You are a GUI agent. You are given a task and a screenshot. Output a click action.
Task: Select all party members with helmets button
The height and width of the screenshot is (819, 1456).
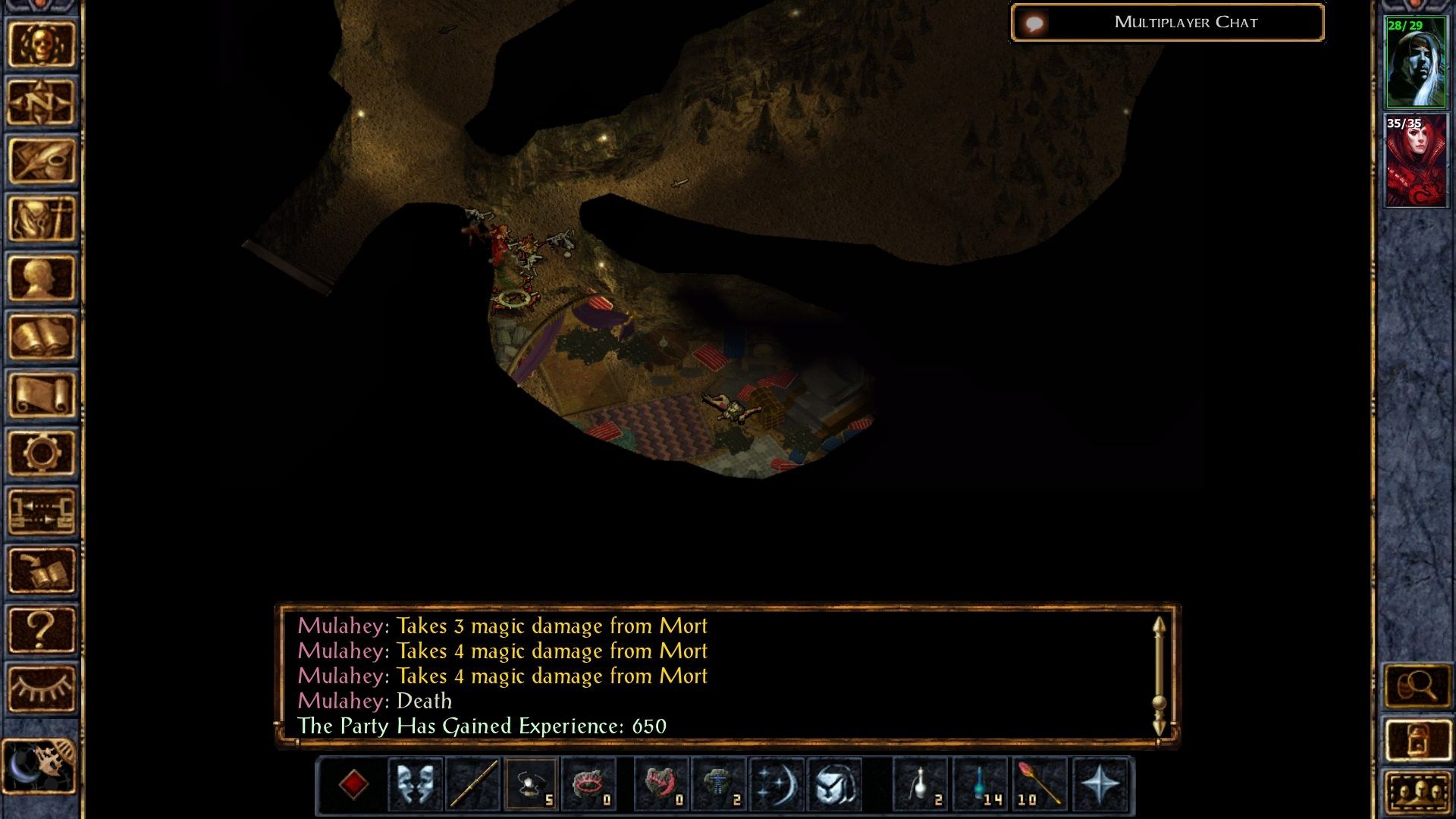1417,792
